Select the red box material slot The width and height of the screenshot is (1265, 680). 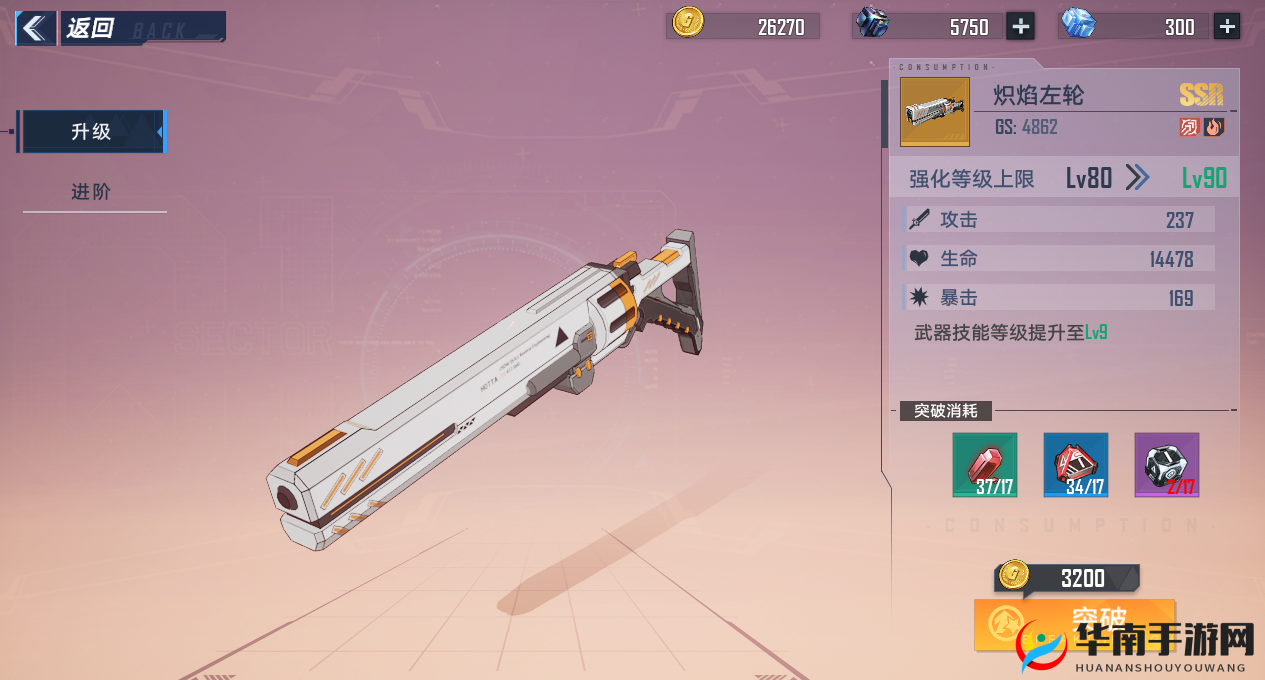point(1075,465)
